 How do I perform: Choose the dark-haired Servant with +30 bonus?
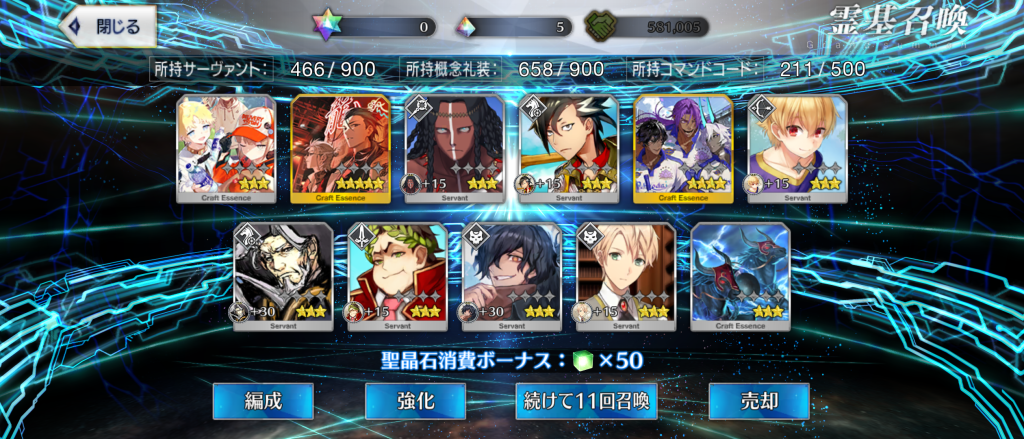pyautogui.click(x=511, y=276)
